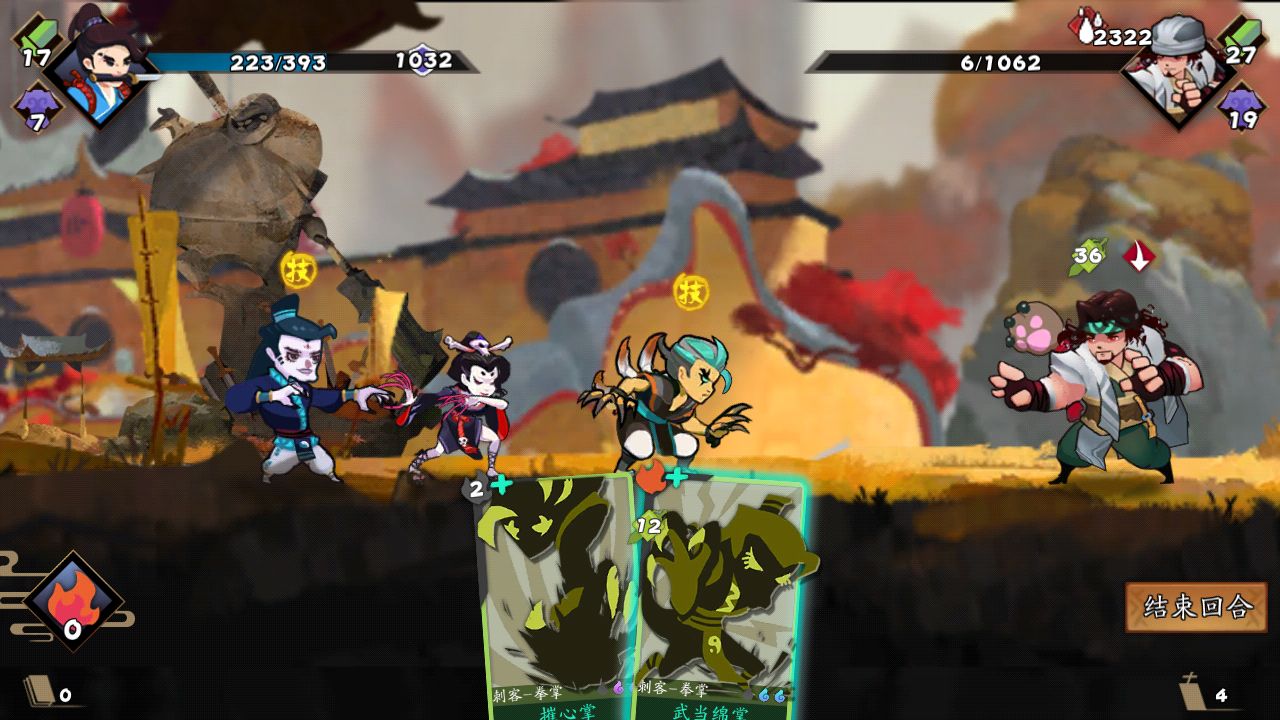
Task: End the turn with 结束回合 button
Action: [x=1196, y=607]
